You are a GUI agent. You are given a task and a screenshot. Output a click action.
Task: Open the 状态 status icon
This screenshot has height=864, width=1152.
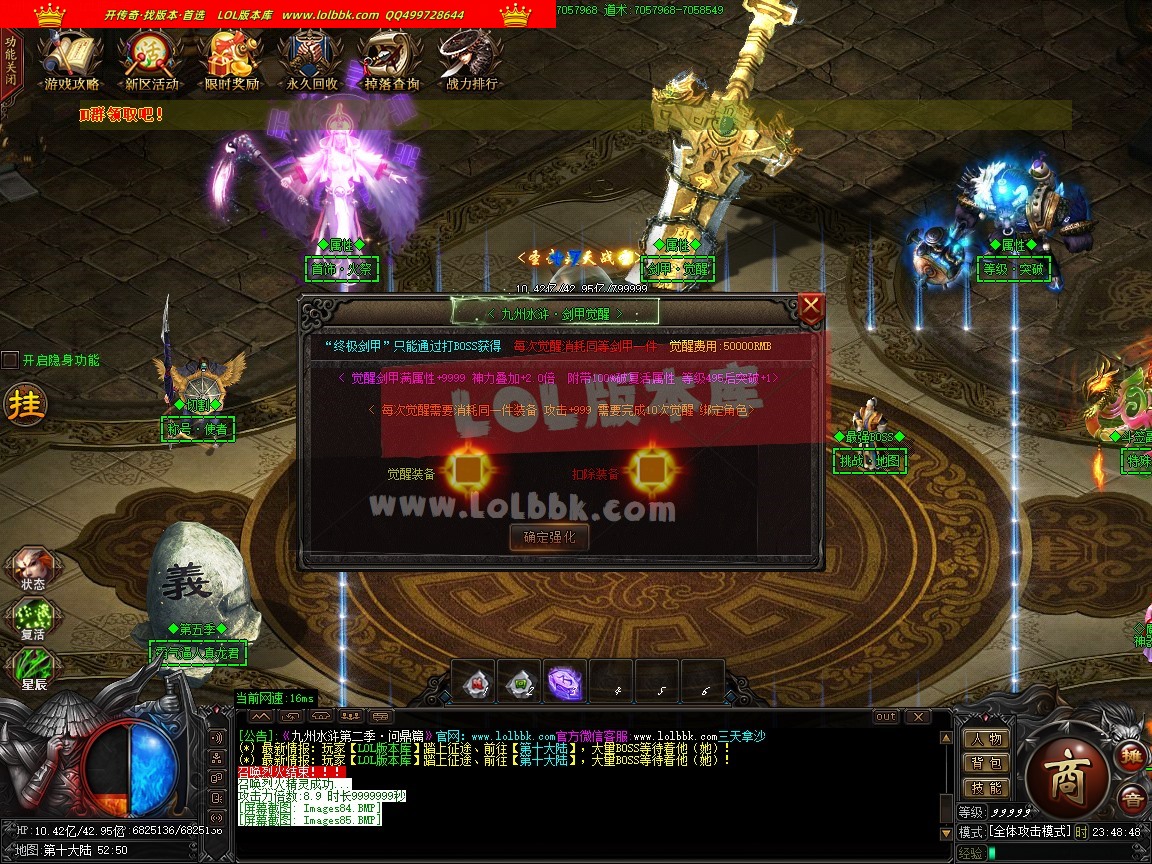point(32,567)
